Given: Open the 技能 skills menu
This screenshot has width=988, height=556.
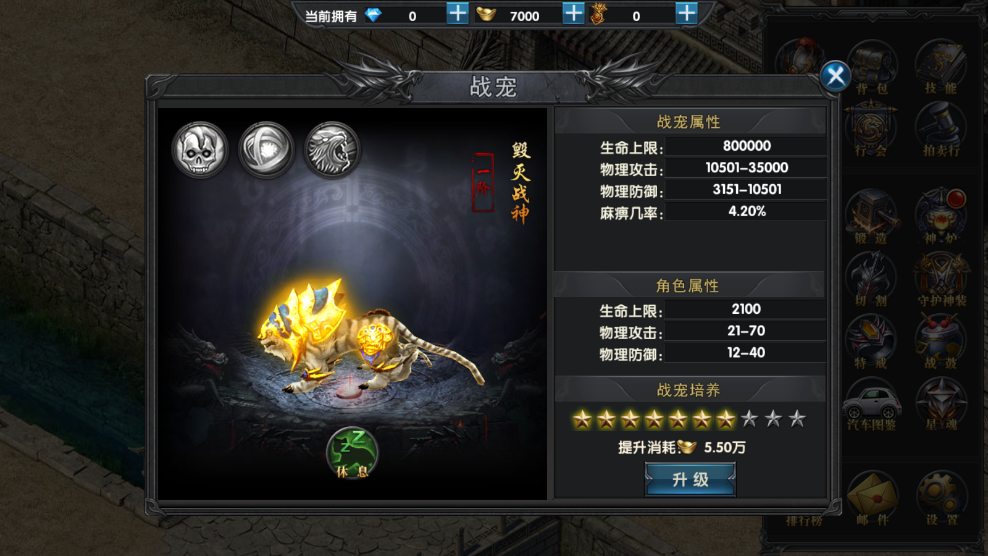Looking at the screenshot, I should click(x=939, y=65).
